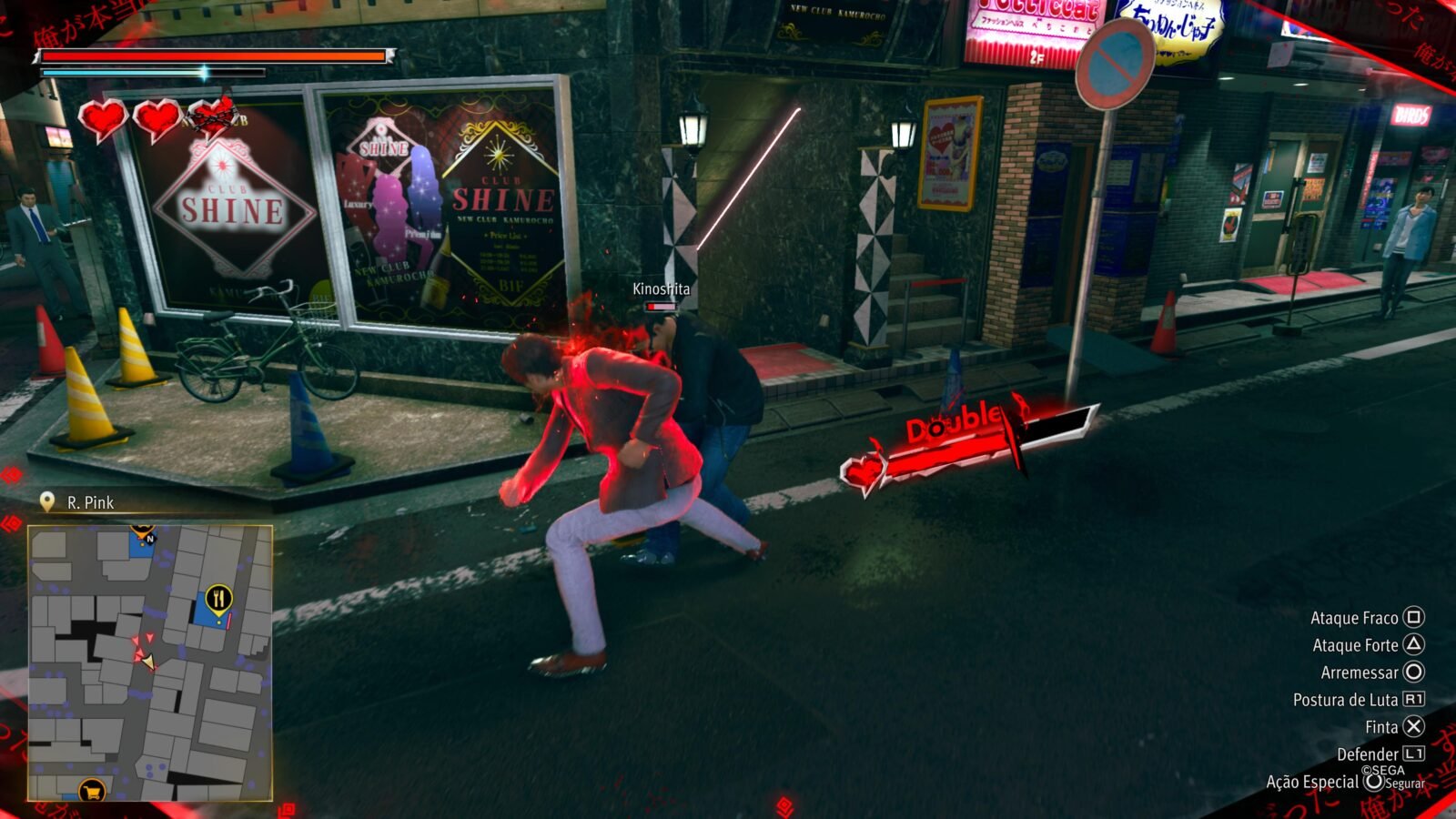Select the restaurant marker on the minimap
The image size is (1456, 819).
(218, 598)
